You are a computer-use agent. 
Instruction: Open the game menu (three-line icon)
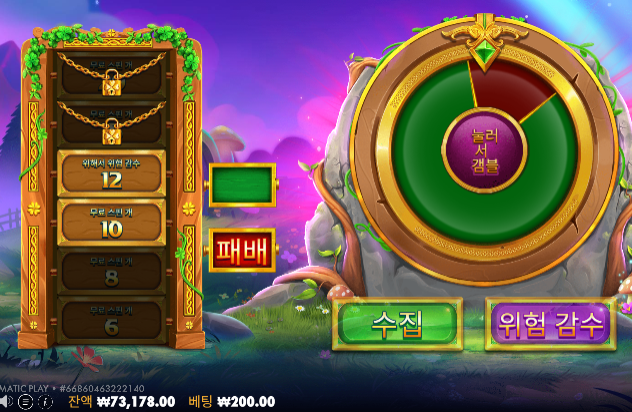click(27, 402)
